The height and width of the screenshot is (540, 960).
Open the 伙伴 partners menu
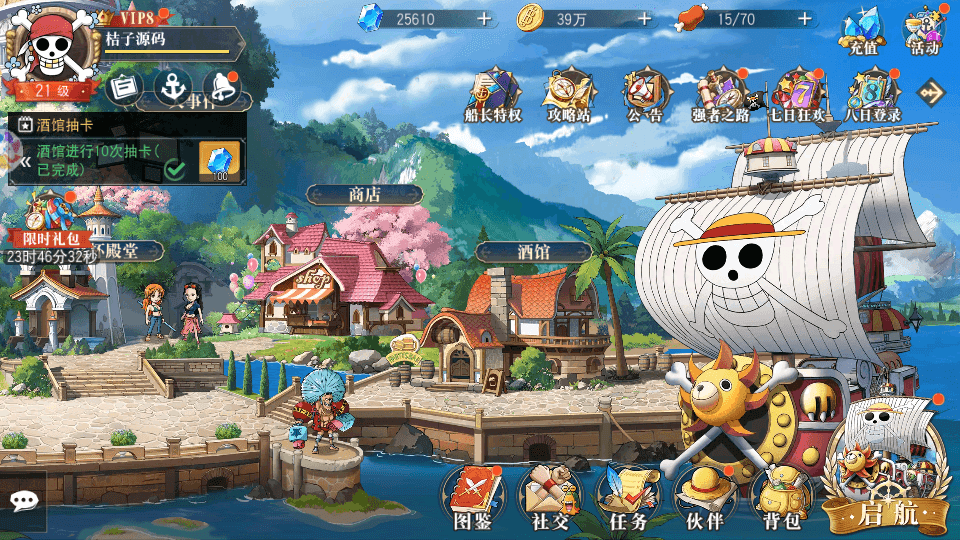click(704, 493)
